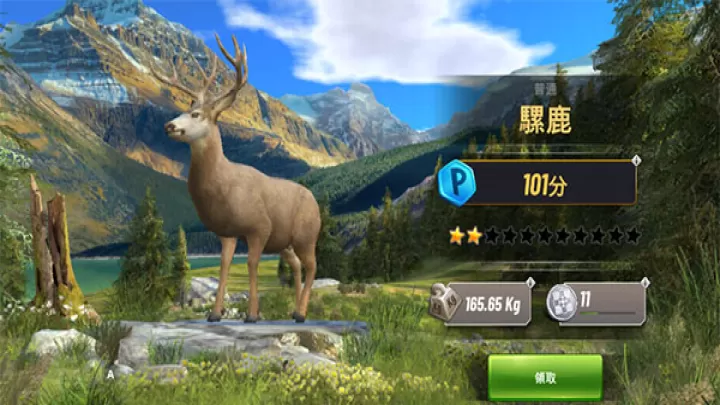Tap the info icon on the 165.65 Kg weight panel
The width and height of the screenshot is (720, 405).
coord(533,283)
